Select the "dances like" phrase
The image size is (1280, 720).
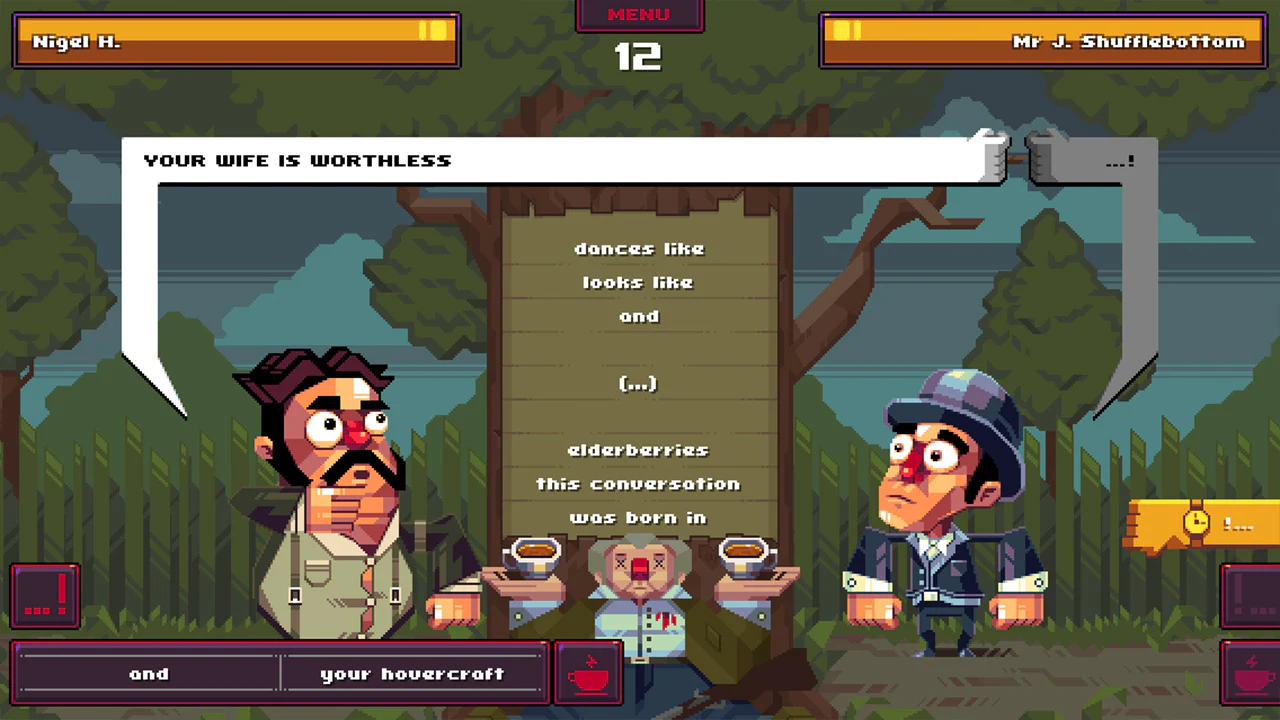(x=639, y=248)
